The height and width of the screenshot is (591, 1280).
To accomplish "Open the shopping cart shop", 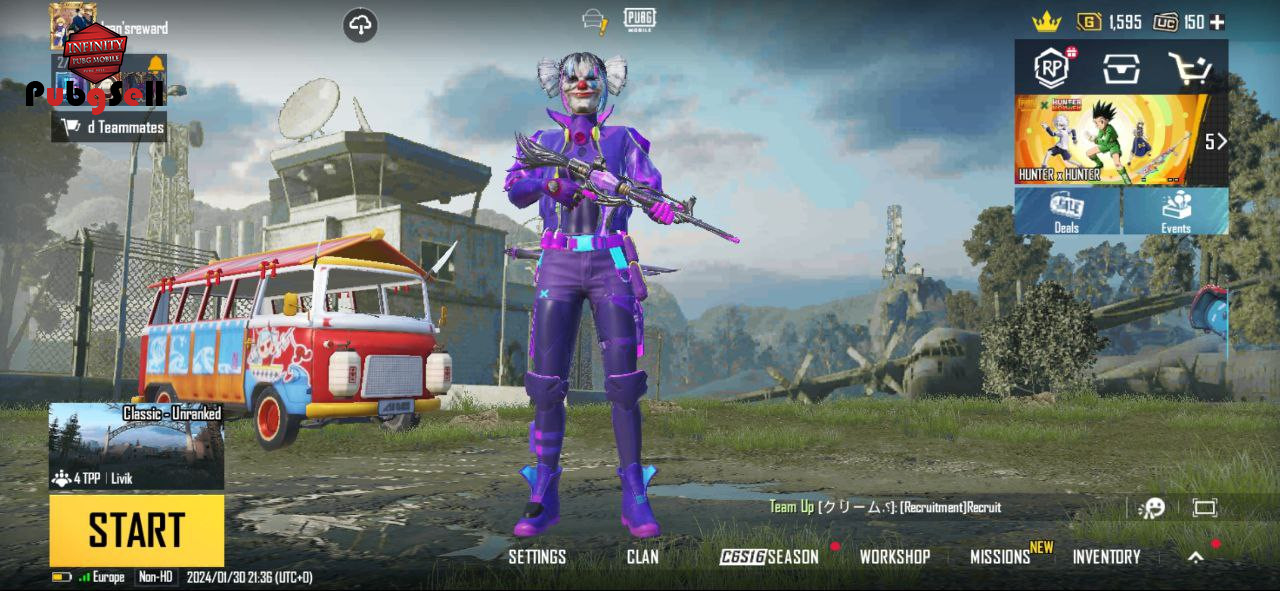I will tap(1190, 68).
